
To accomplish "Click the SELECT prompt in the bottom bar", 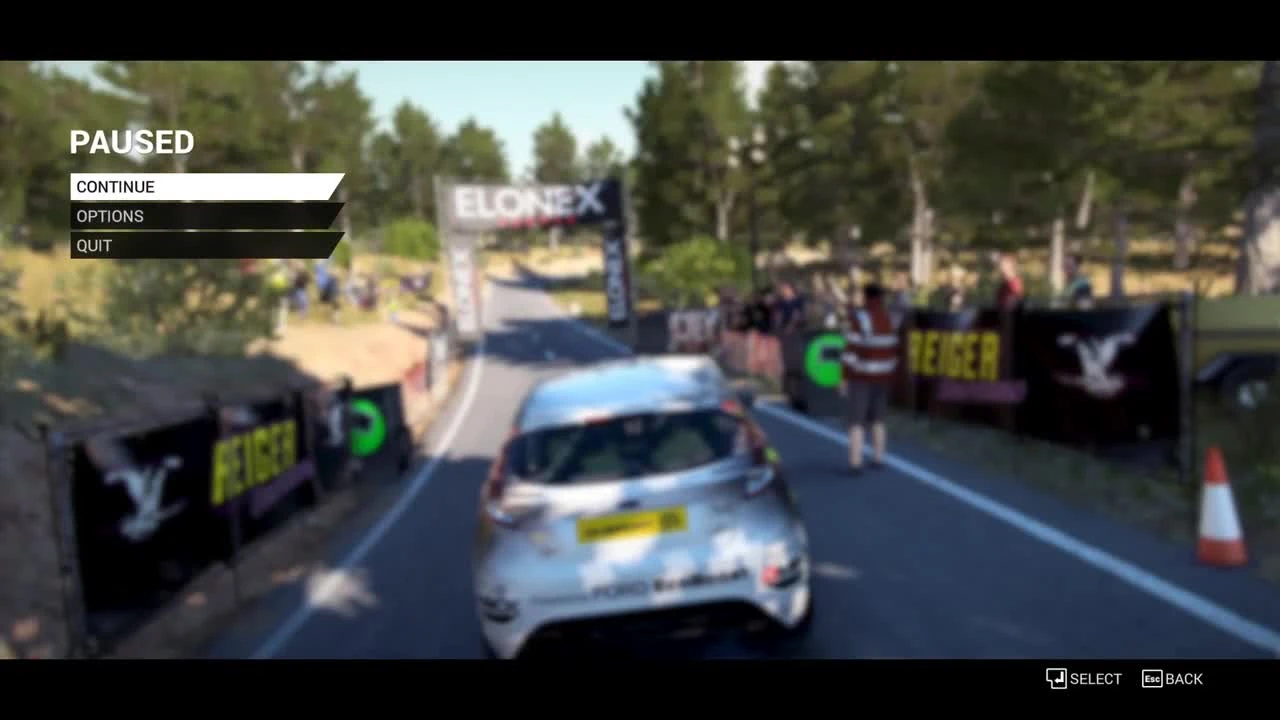I will [x=1095, y=679].
